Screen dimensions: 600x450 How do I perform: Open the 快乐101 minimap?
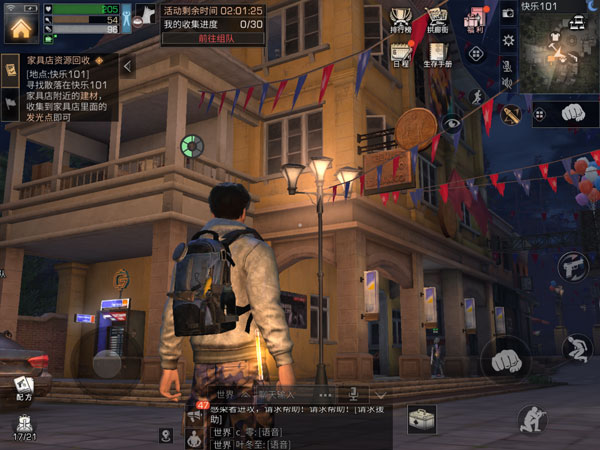(558, 50)
